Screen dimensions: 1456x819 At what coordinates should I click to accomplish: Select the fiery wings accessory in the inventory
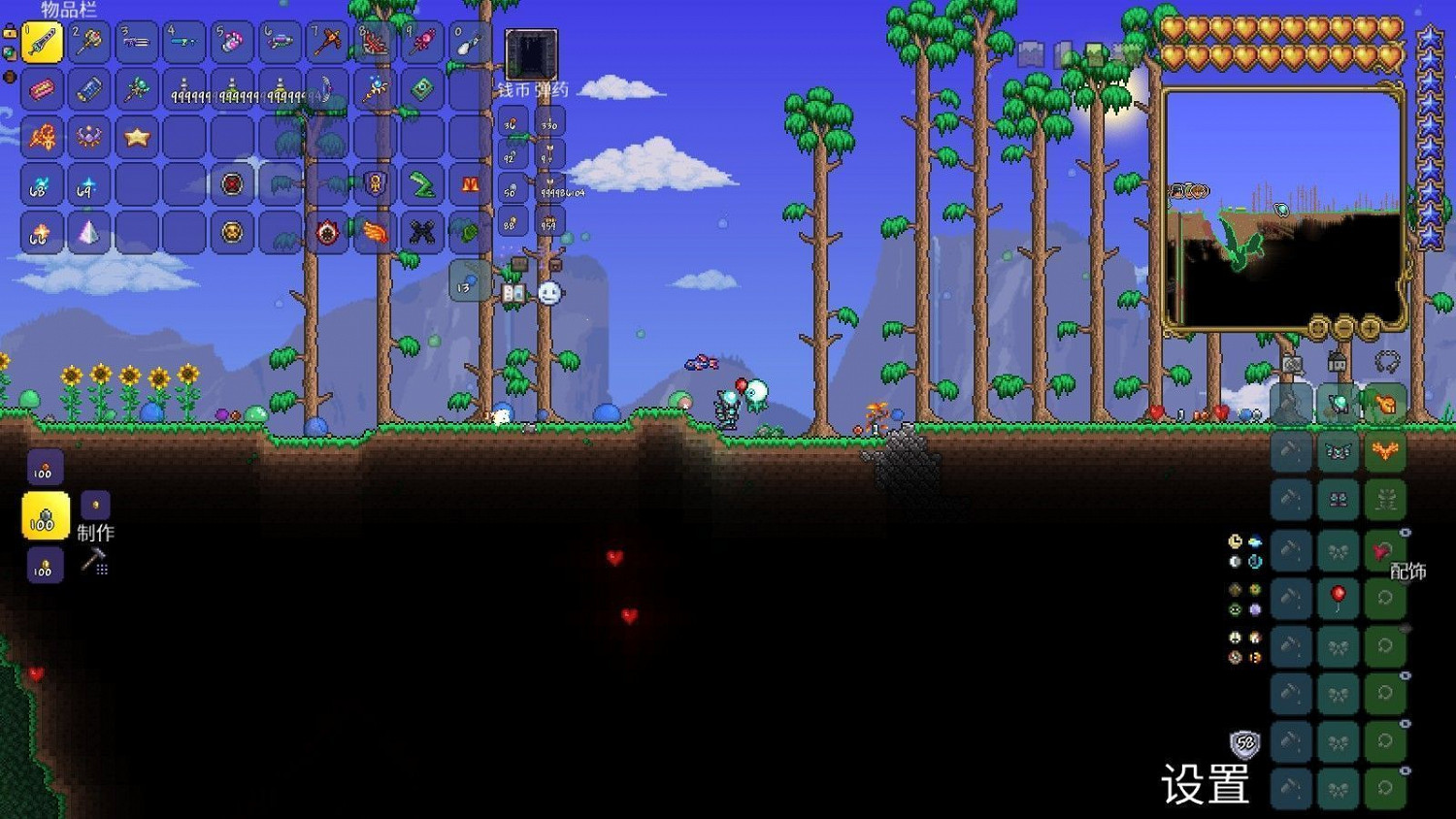(373, 232)
